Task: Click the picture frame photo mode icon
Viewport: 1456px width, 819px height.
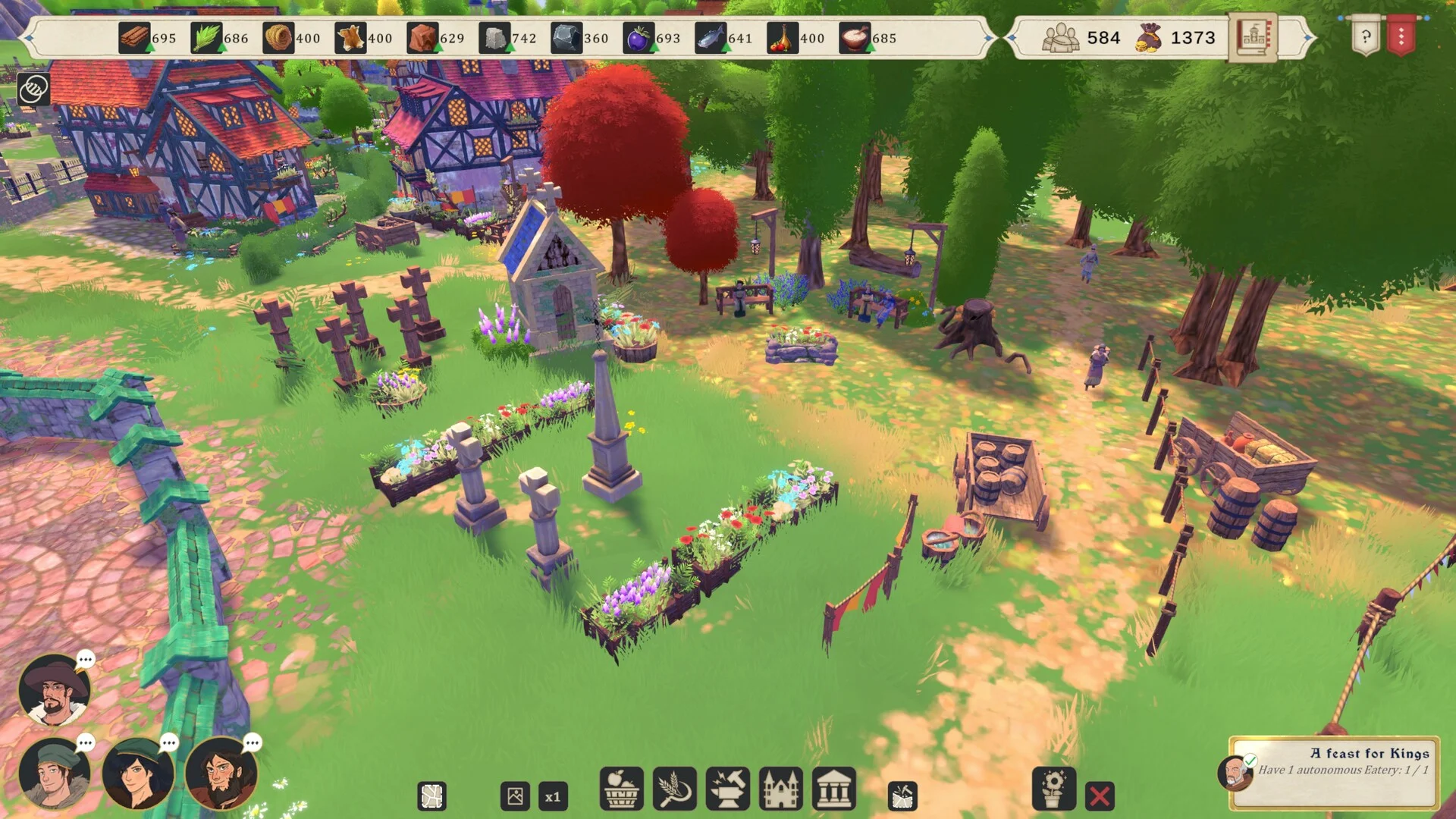Action: [515, 797]
